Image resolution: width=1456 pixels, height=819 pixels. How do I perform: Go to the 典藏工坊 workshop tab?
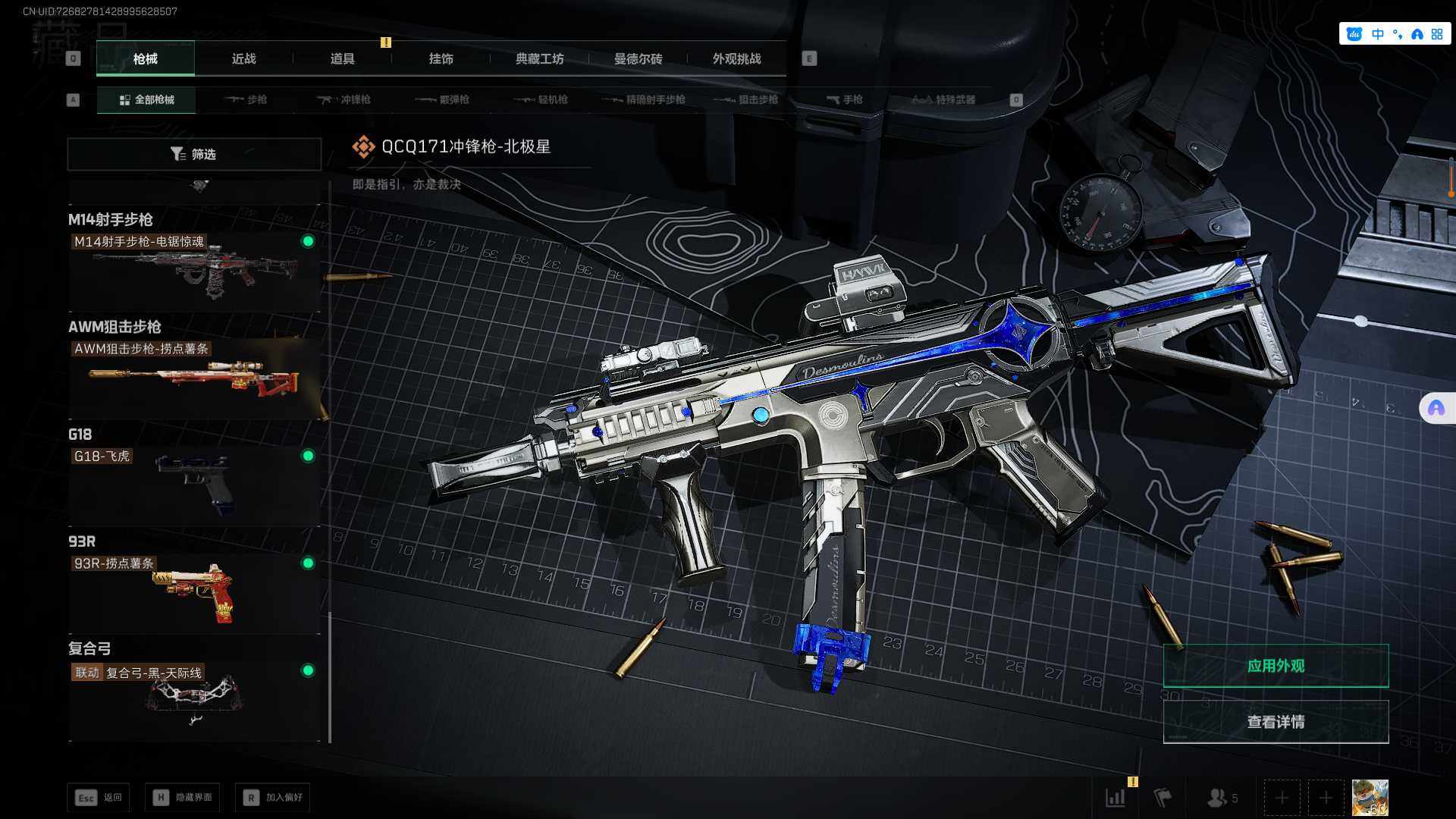point(539,58)
